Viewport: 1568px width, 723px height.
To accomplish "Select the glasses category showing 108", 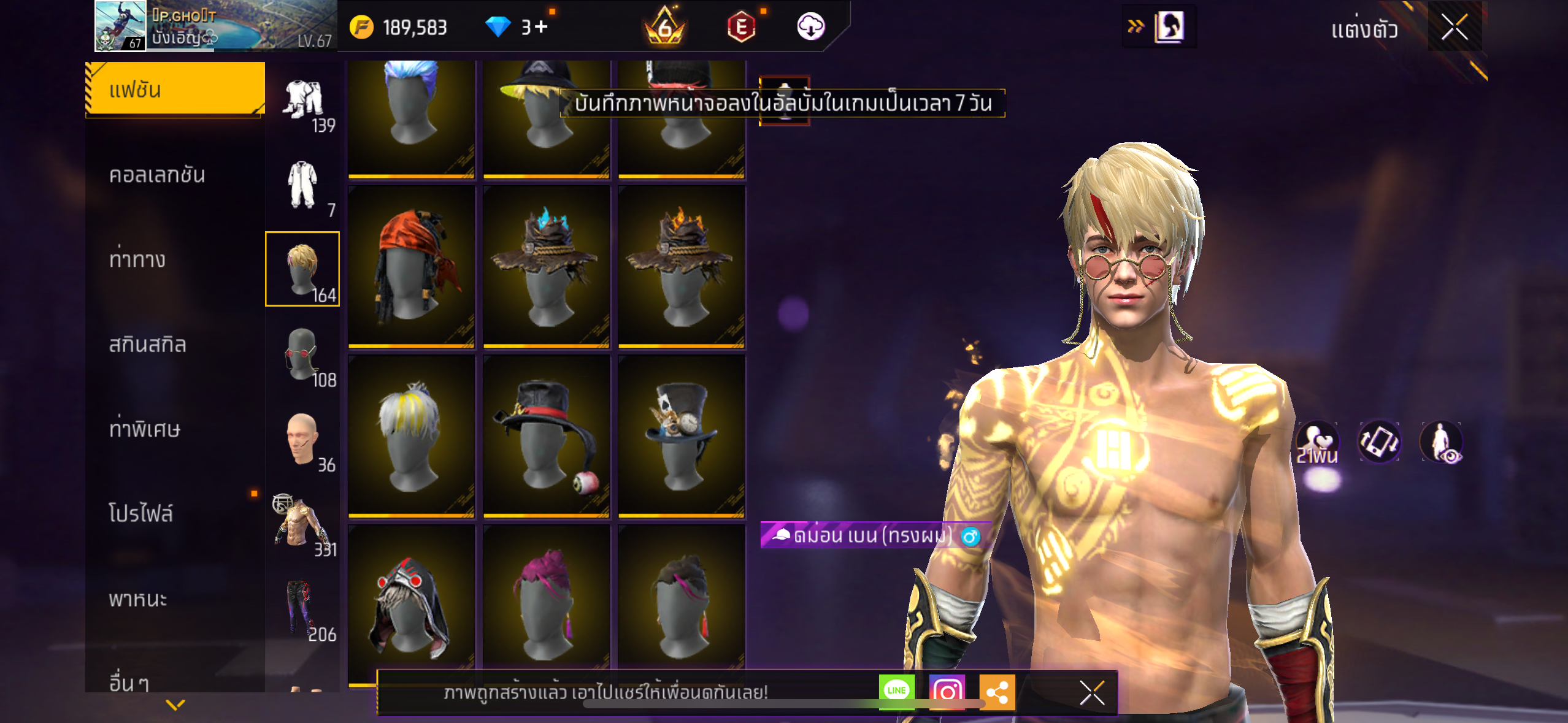I will [302, 354].
